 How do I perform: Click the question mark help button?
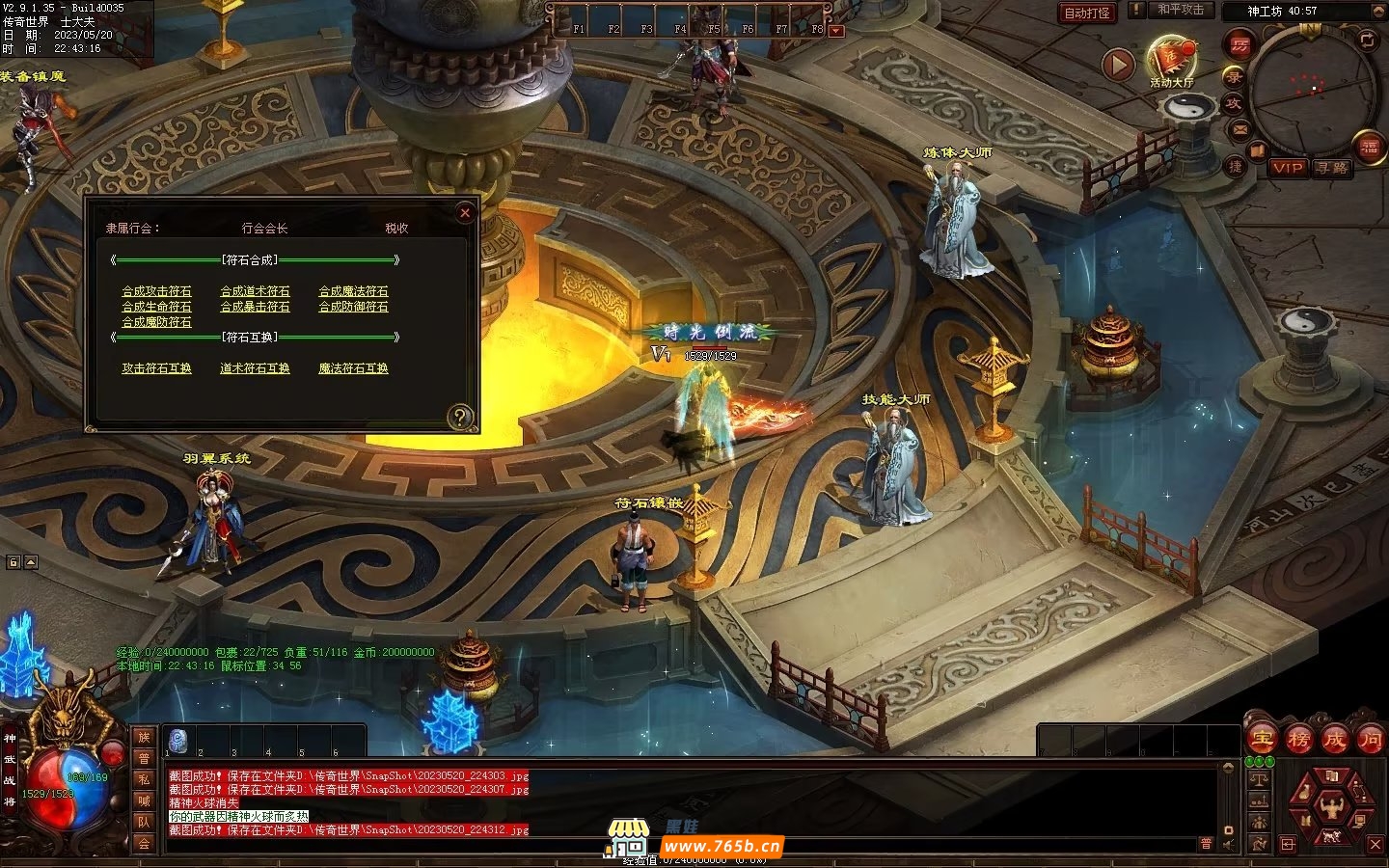(461, 417)
